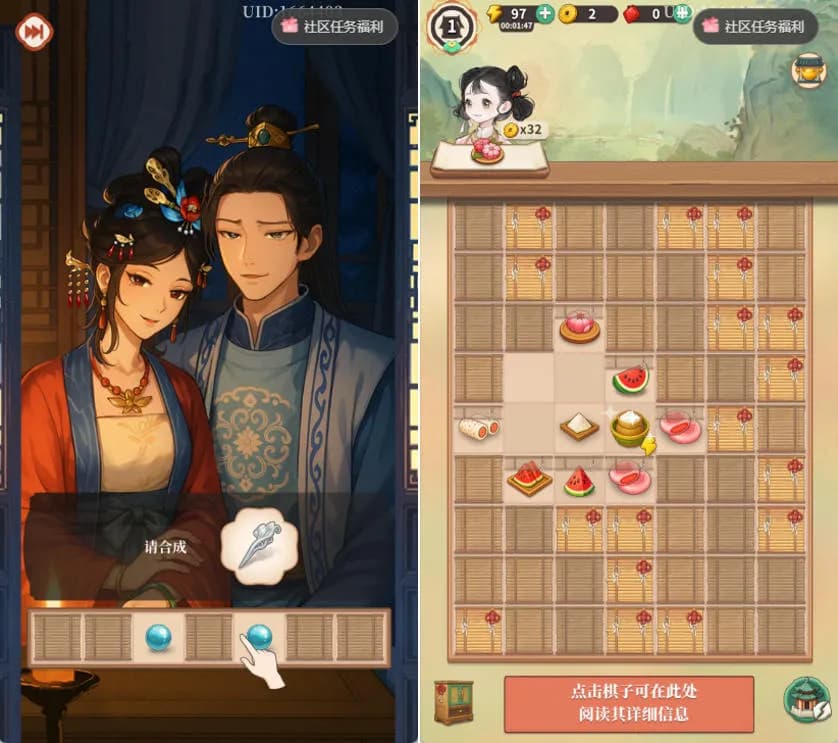Open the golden pot icon

pyautogui.click(x=807, y=70)
